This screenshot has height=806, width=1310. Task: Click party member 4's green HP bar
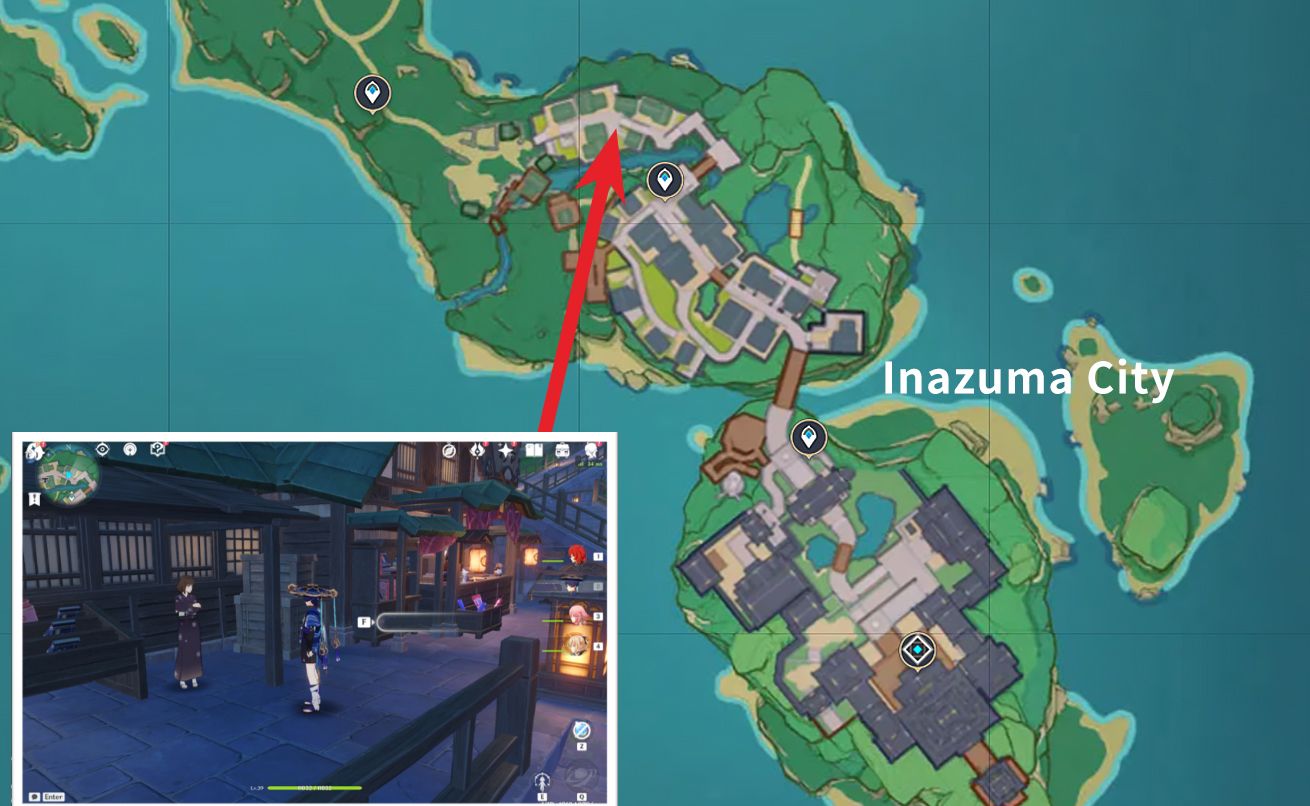pyautogui.click(x=552, y=649)
